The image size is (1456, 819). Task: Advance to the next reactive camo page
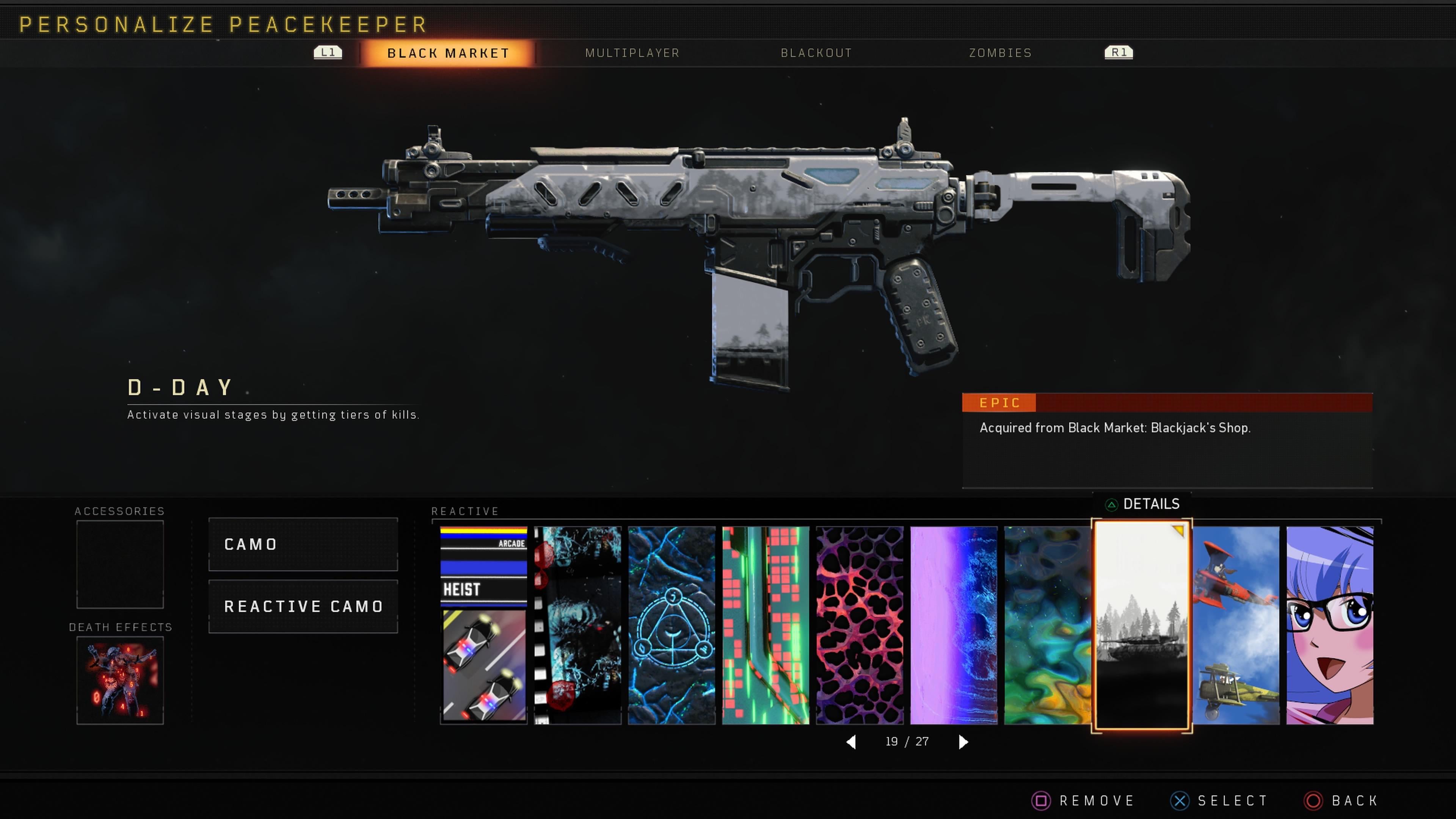pyautogui.click(x=963, y=742)
